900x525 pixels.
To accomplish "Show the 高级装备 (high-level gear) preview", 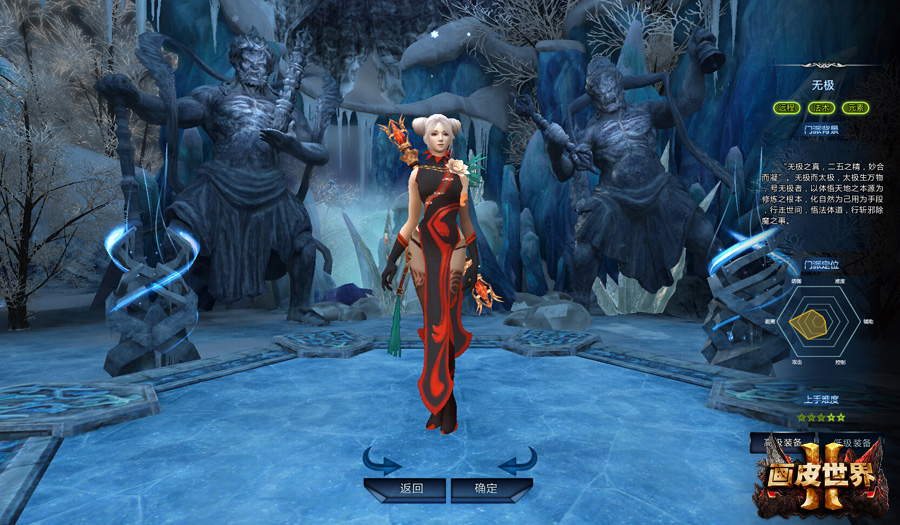I will (780, 441).
